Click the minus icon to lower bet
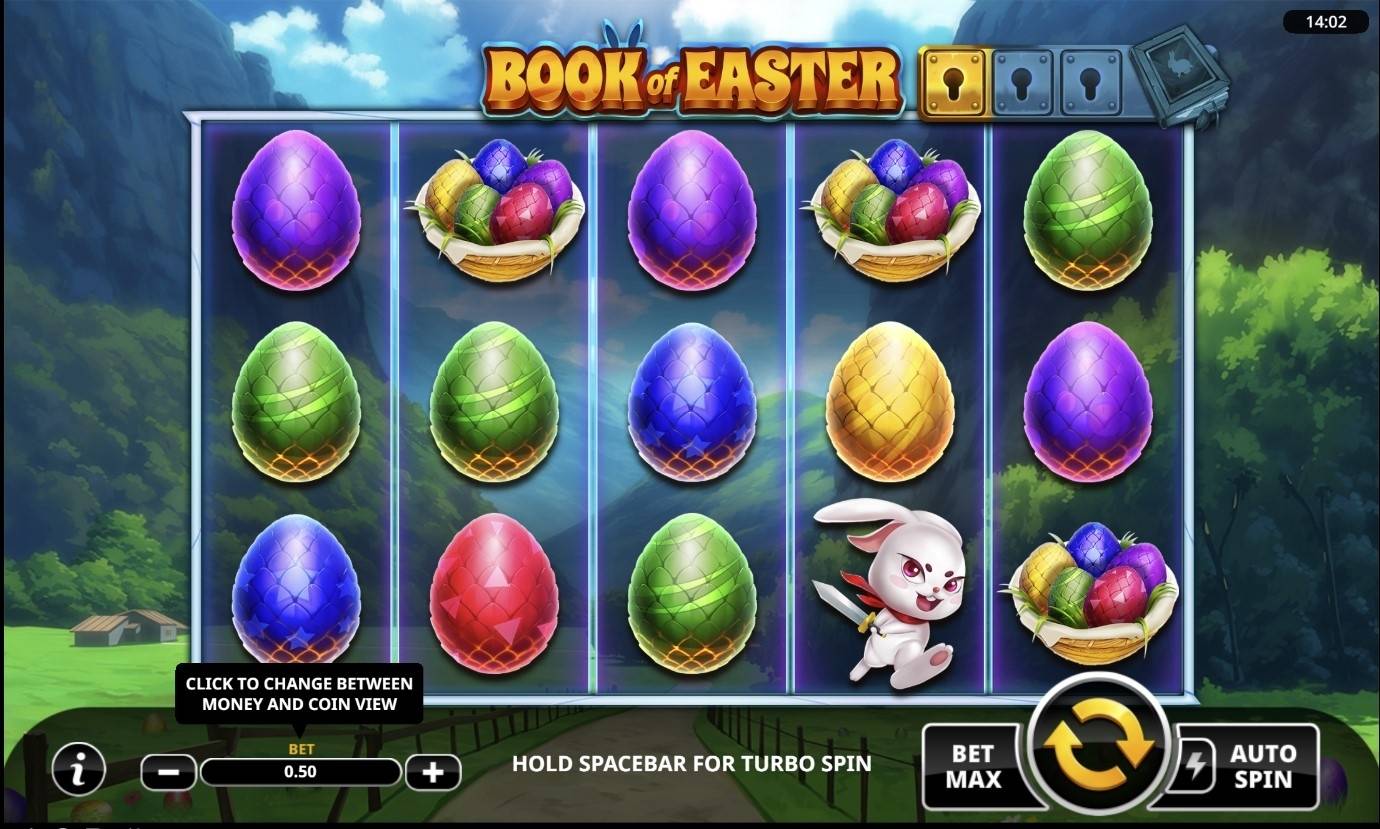1380x829 pixels. (x=167, y=770)
